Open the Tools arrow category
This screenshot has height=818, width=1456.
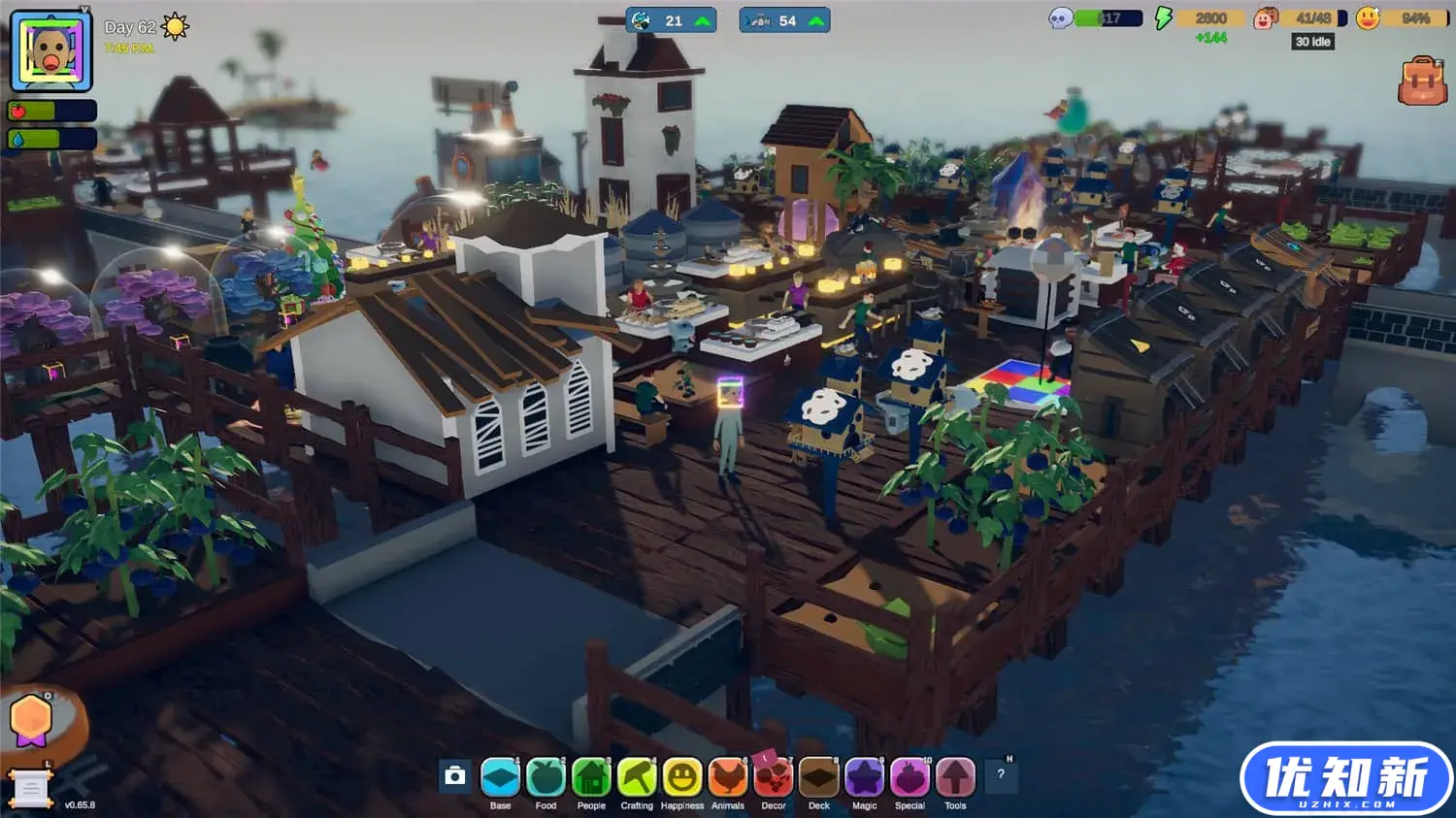955,777
